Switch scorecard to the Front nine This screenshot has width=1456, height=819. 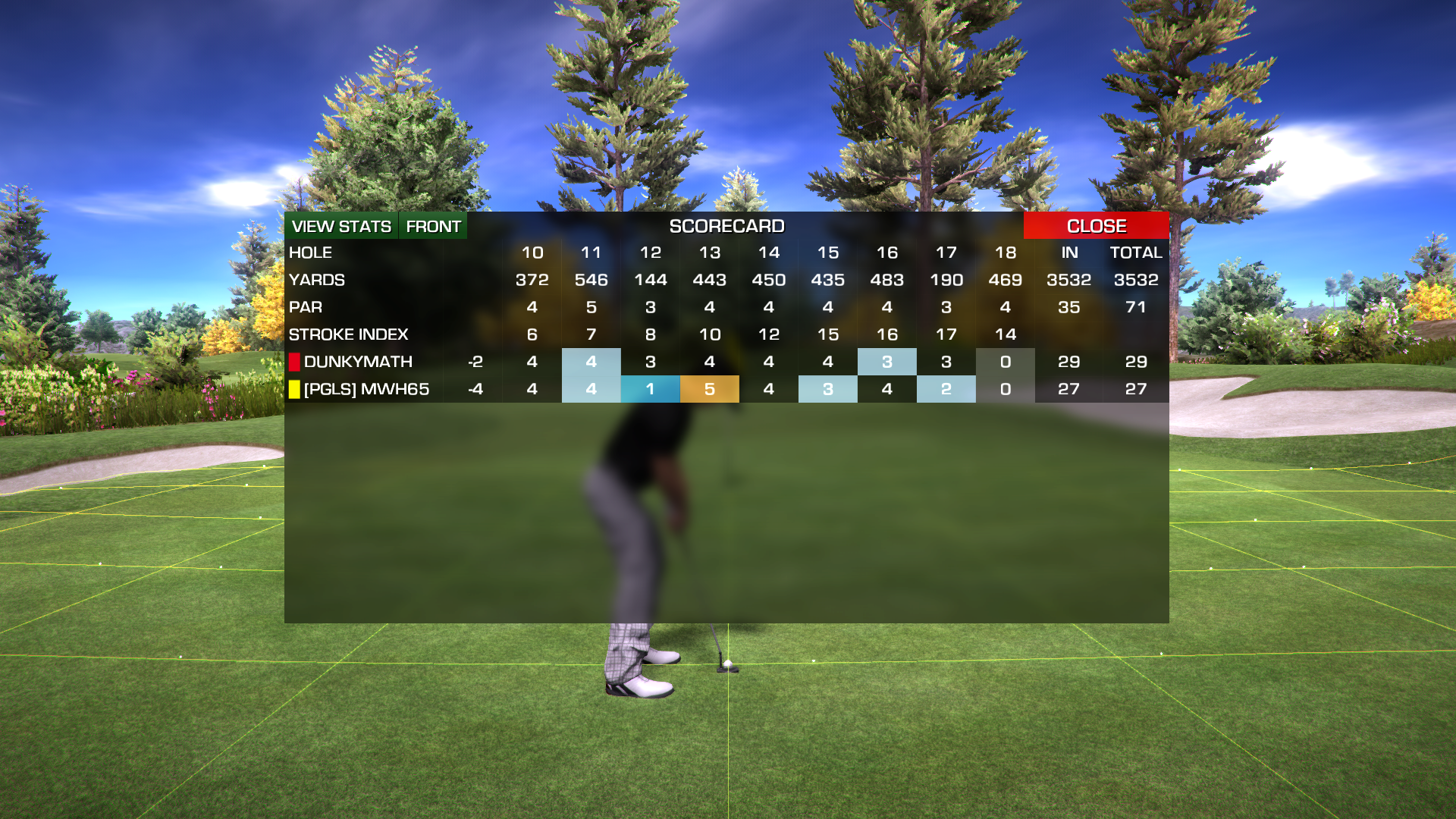point(433,226)
